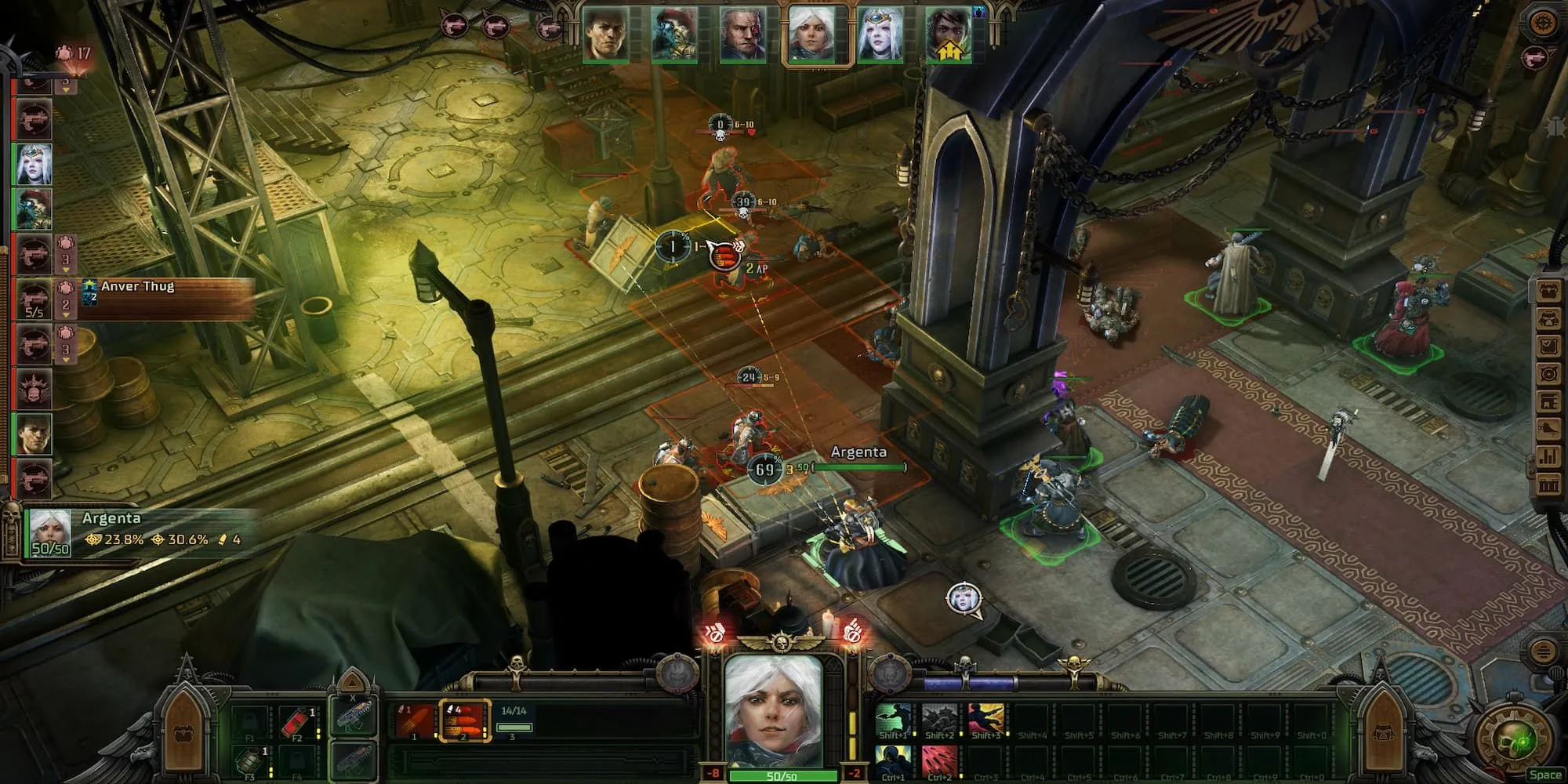Select the party member with yellow level-up arrows
Viewport: 1568px width, 784px height.
point(948,35)
